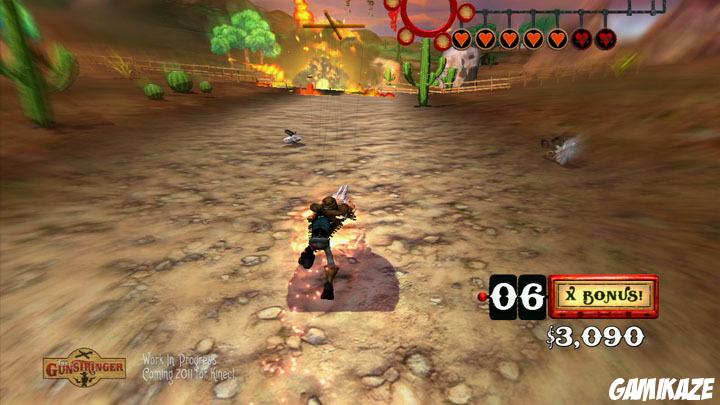Click the X BONUS! sign
Image resolution: width=720 pixels, height=405 pixels.
(604, 296)
